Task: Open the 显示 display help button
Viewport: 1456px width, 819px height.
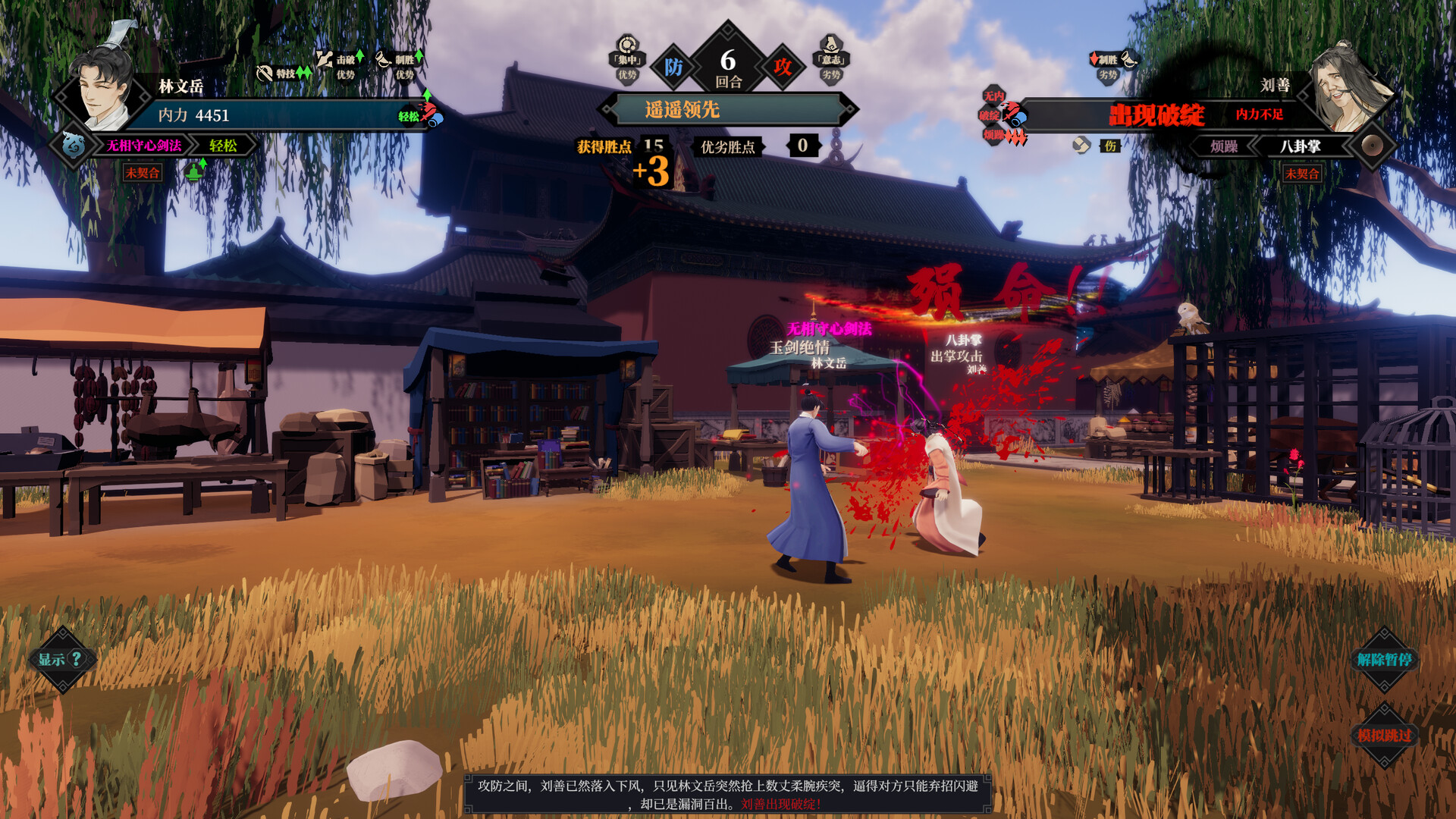Action: pos(62,659)
